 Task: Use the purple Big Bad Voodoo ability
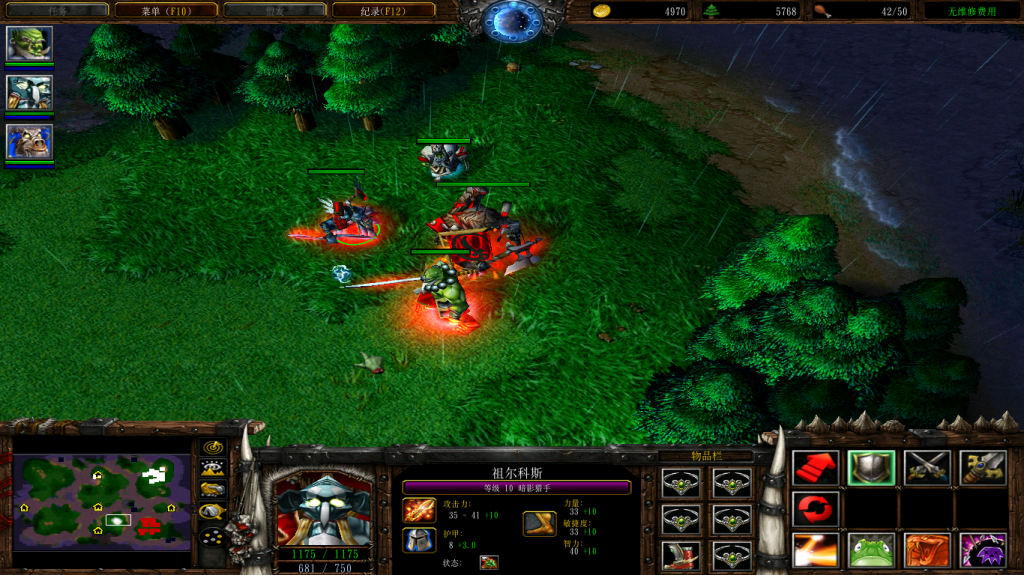click(982, 550)
